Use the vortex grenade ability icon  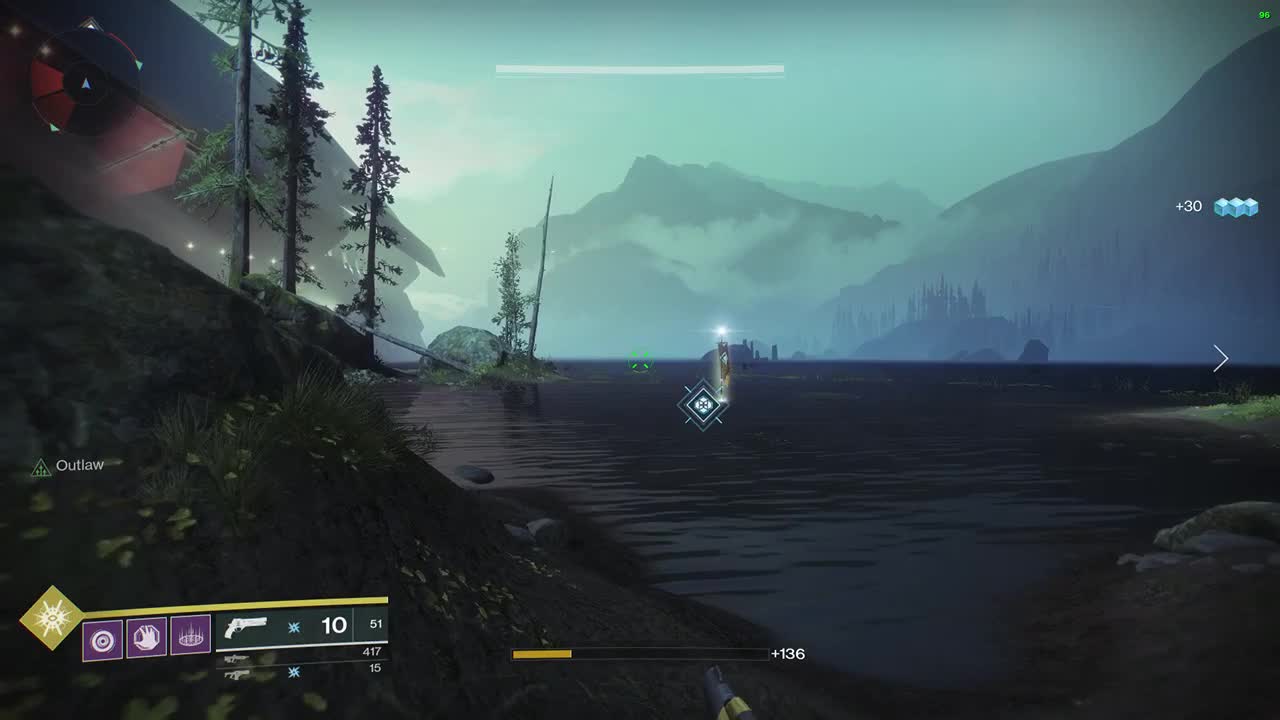[102, 639]
